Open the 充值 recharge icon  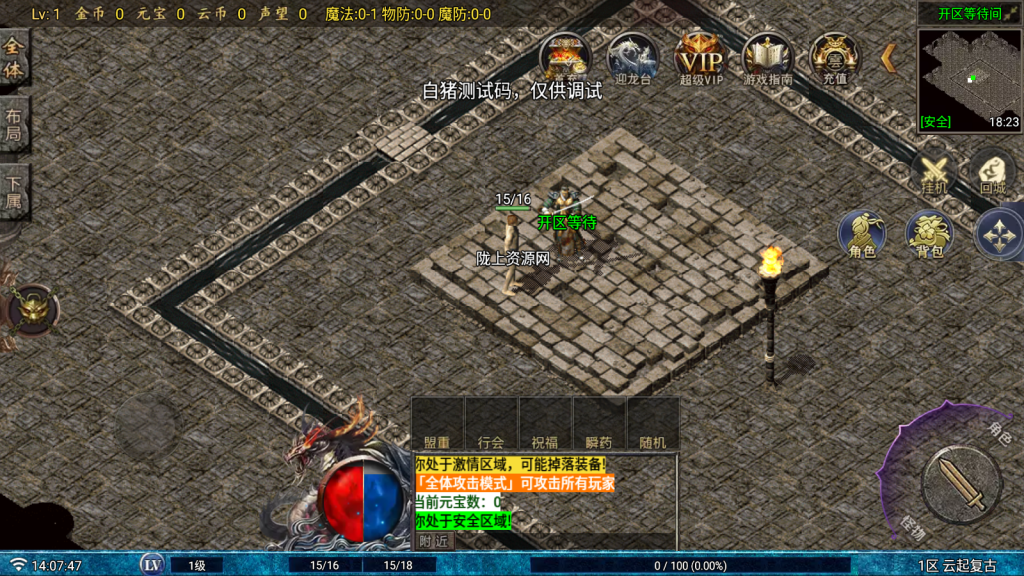click(834, 56)
